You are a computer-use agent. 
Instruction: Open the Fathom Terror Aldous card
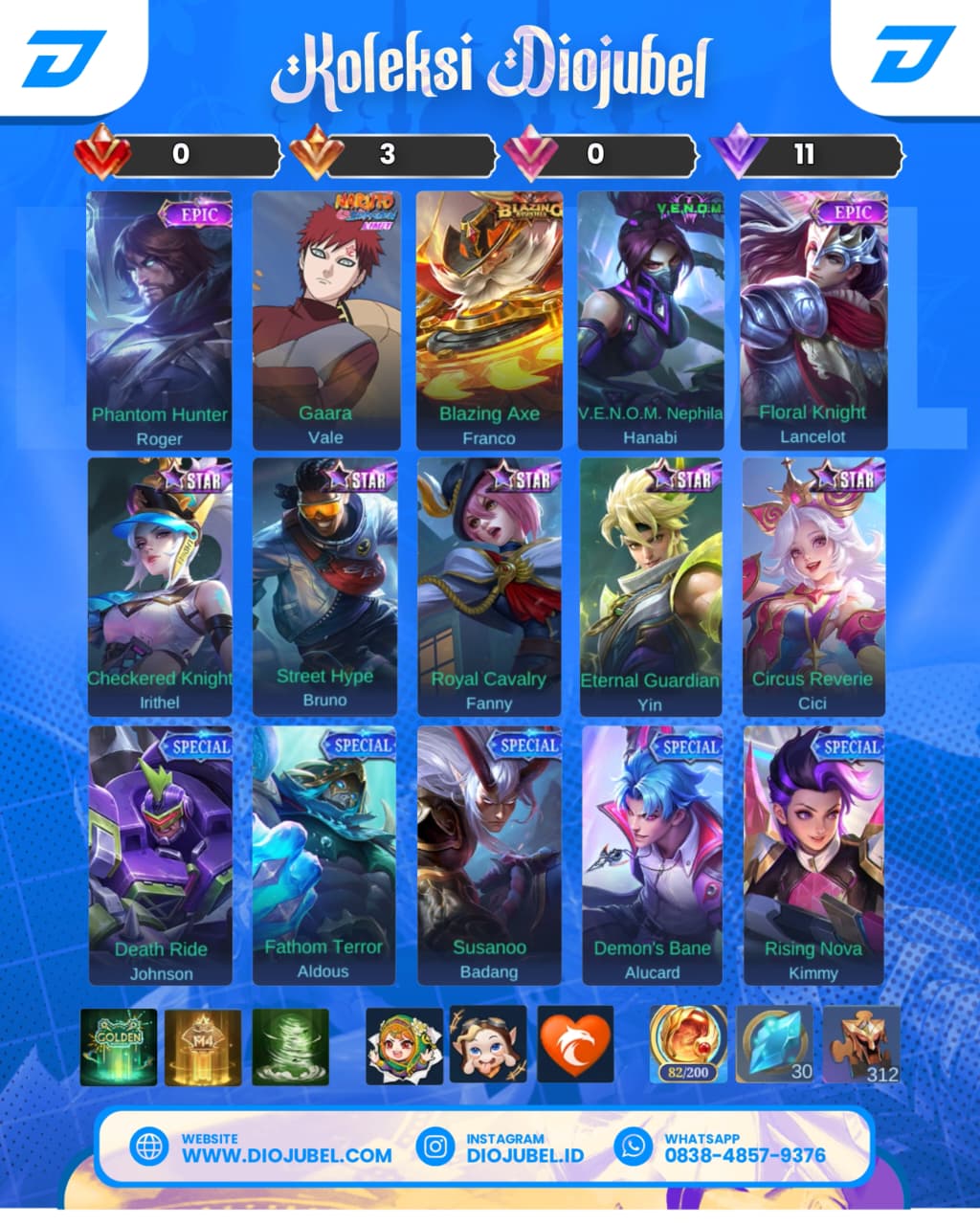point(324,855)
